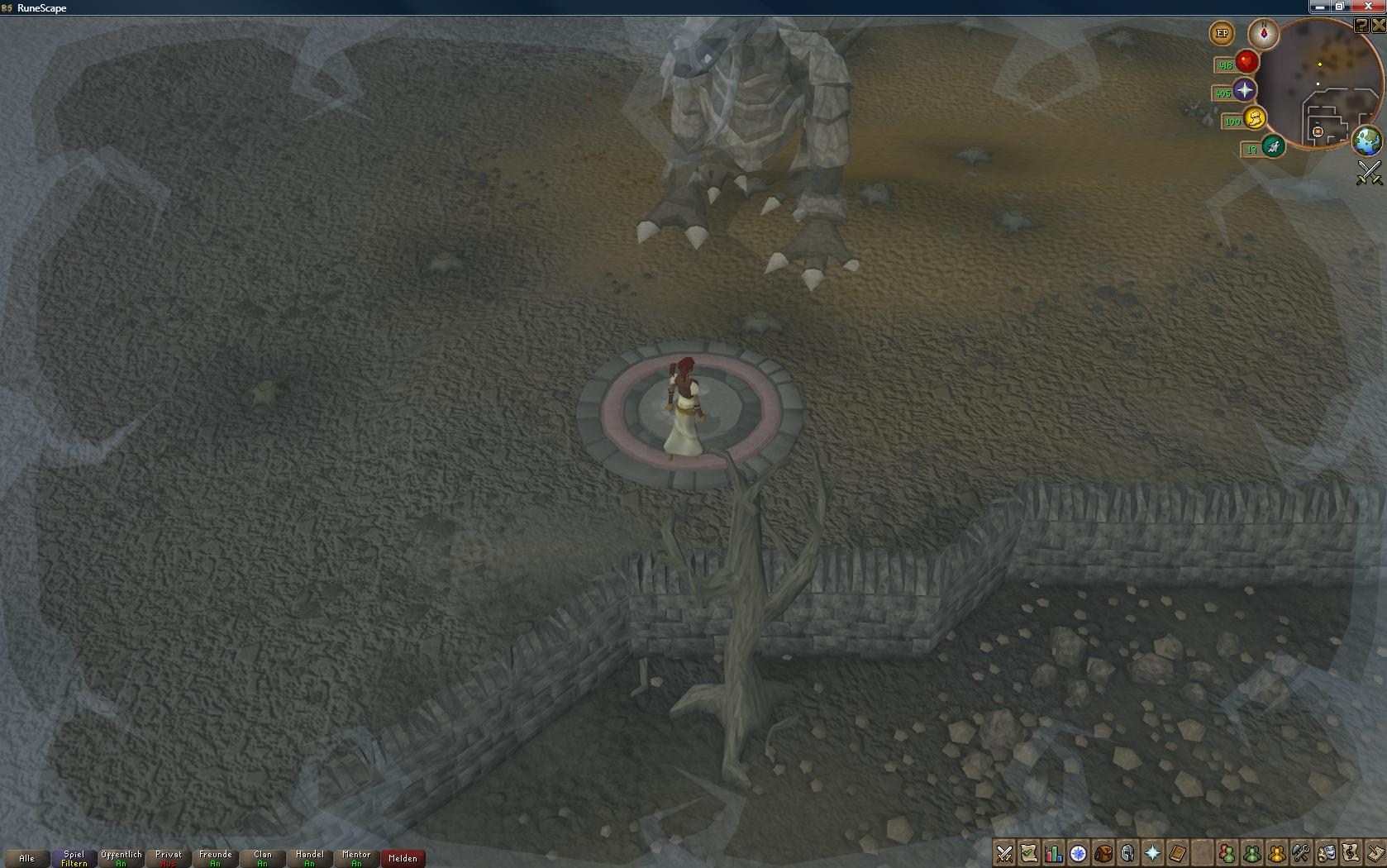Image resolution: width=1387 pixels, height=868 pixels.
Task: Click the Melden report button
Action: (x=403, y=858)
